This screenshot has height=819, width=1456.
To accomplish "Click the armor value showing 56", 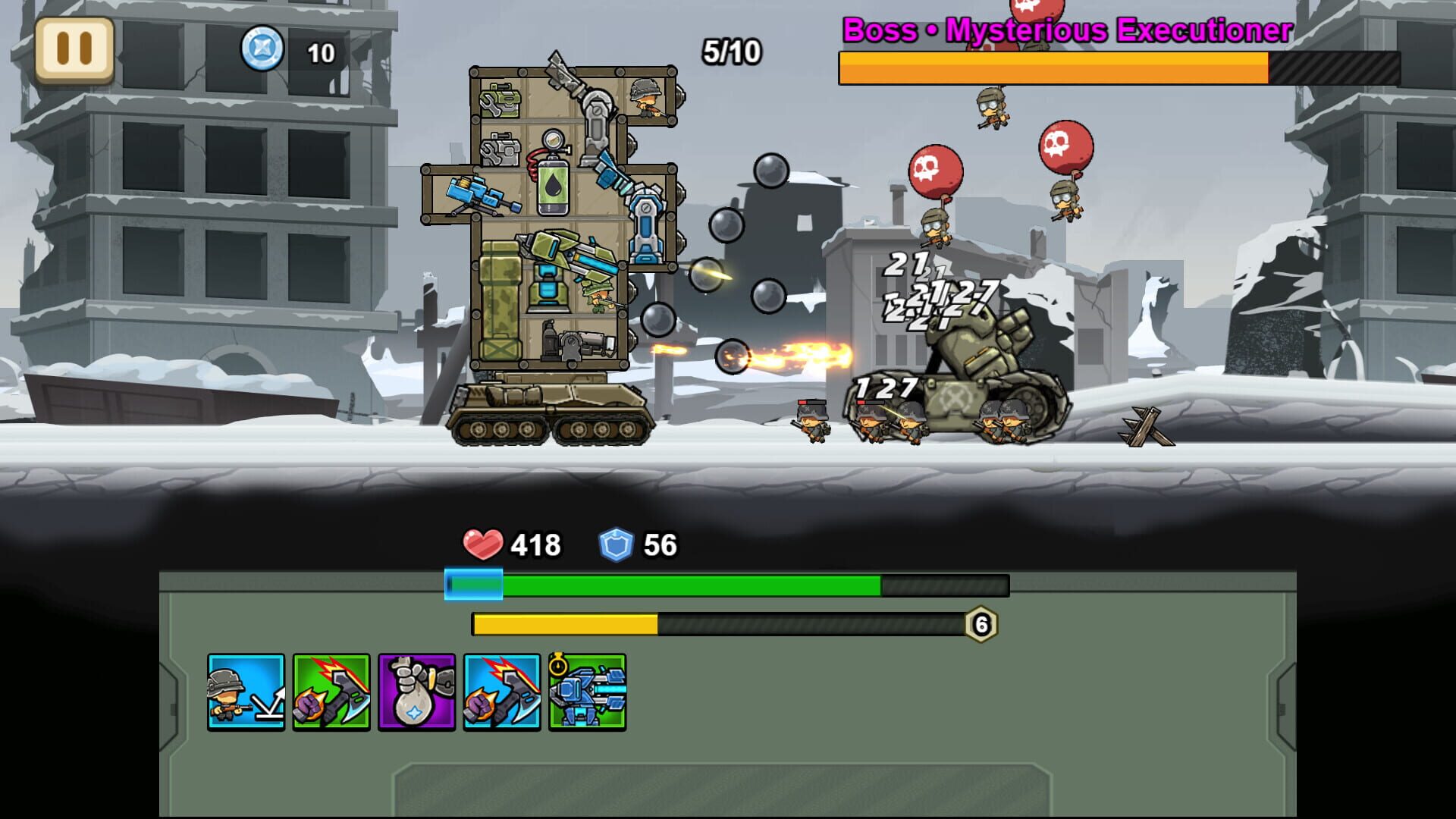I will point(659,543).
